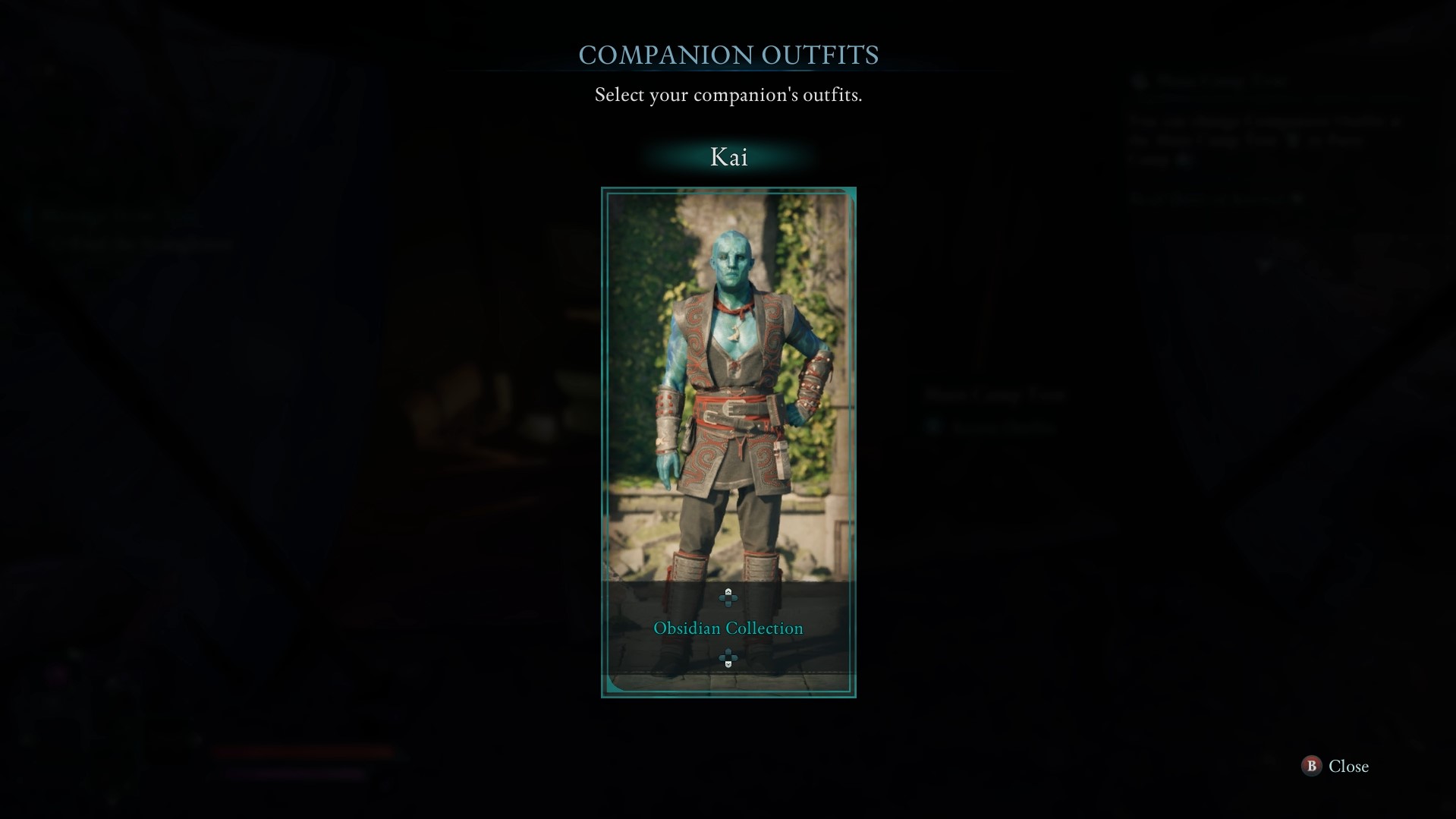1456x819 pixels.
Task: Click the Companion Outfits title
Action: click(x=728, y=55)
